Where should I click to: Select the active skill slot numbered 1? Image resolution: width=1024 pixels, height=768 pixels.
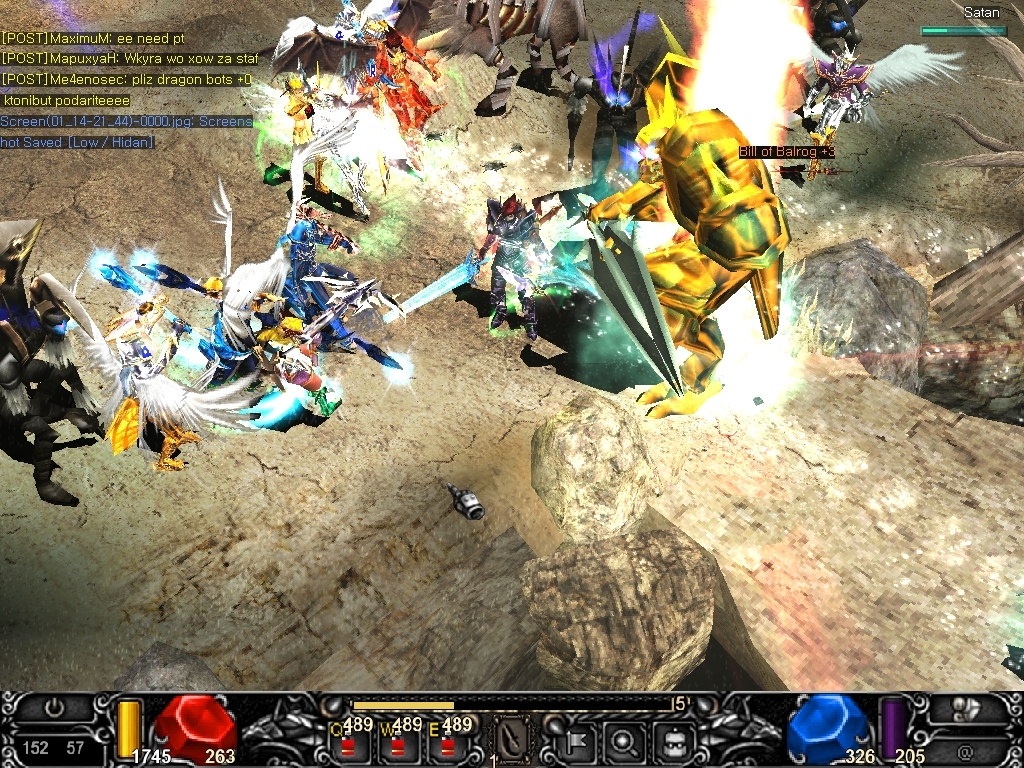coord(512,738)
